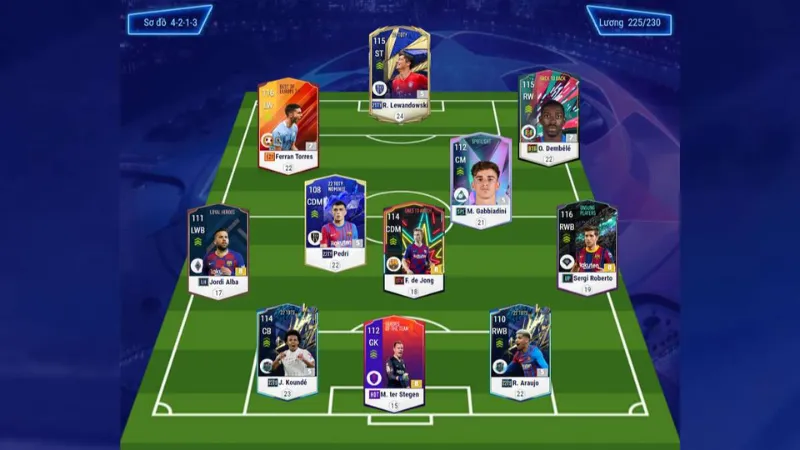The image size is (800, 450).
Task: Open the 4-2-1-3 formation selector
Action: [169, 20]
